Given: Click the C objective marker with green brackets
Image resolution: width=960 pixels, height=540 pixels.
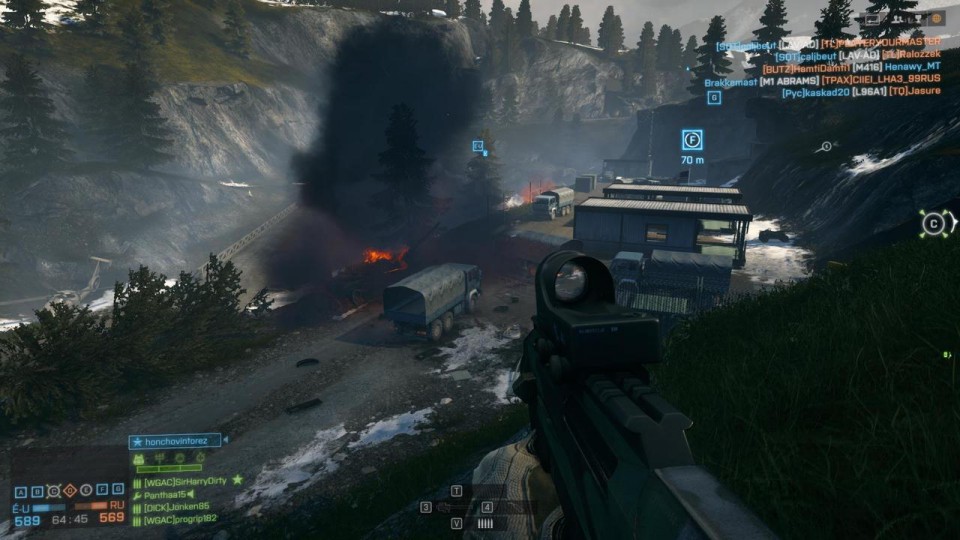Looking at the screenshot, I should click(x=934, y=224).
